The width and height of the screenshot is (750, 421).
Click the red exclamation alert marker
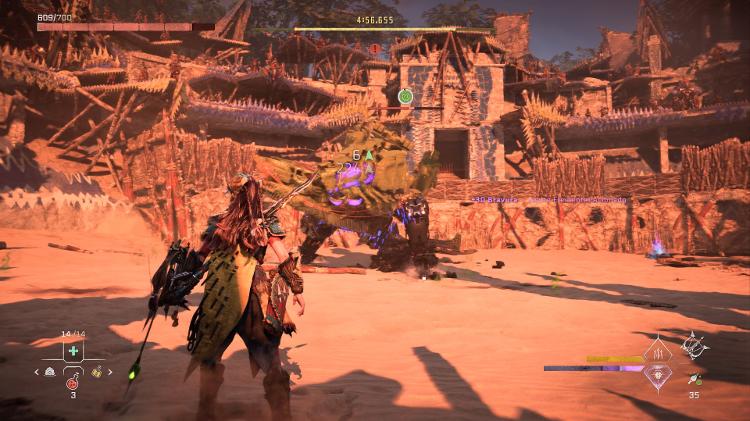[x=375, y=48]
